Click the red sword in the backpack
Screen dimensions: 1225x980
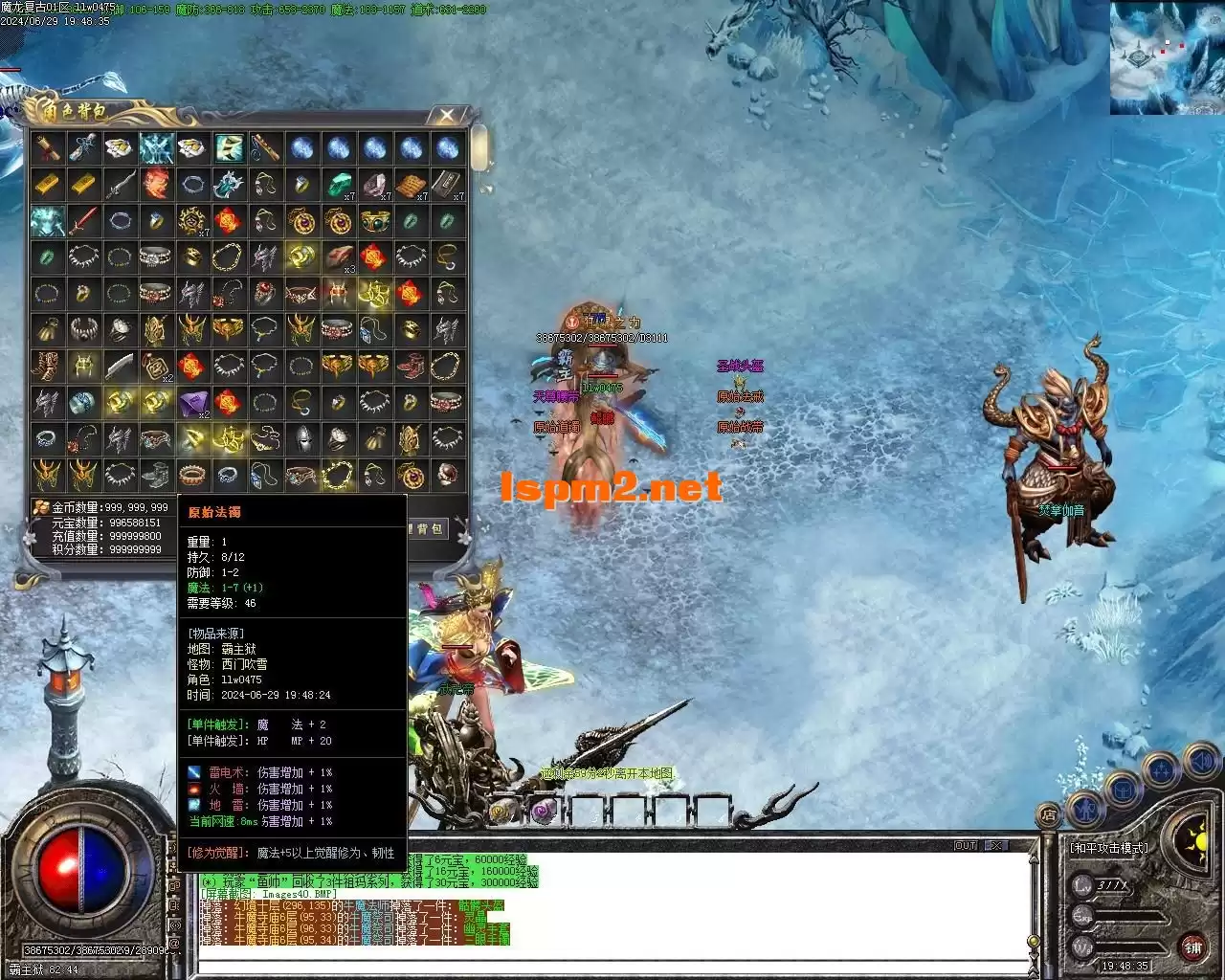point(82,221)
